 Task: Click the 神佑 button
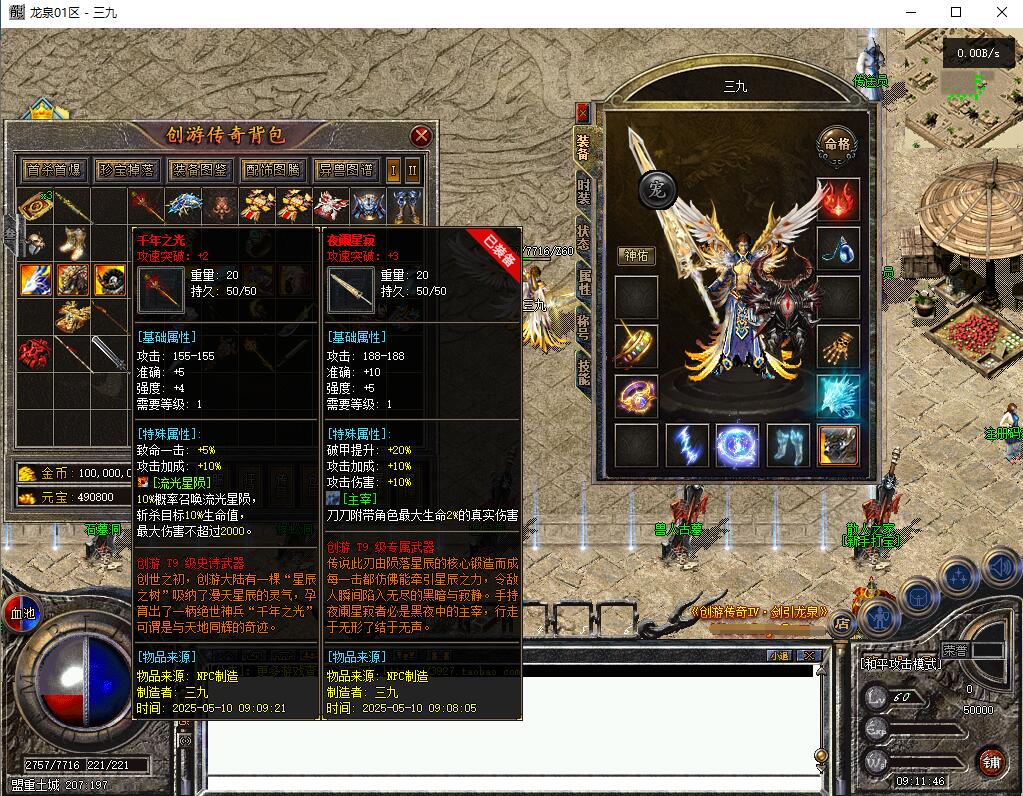(636, 255)
